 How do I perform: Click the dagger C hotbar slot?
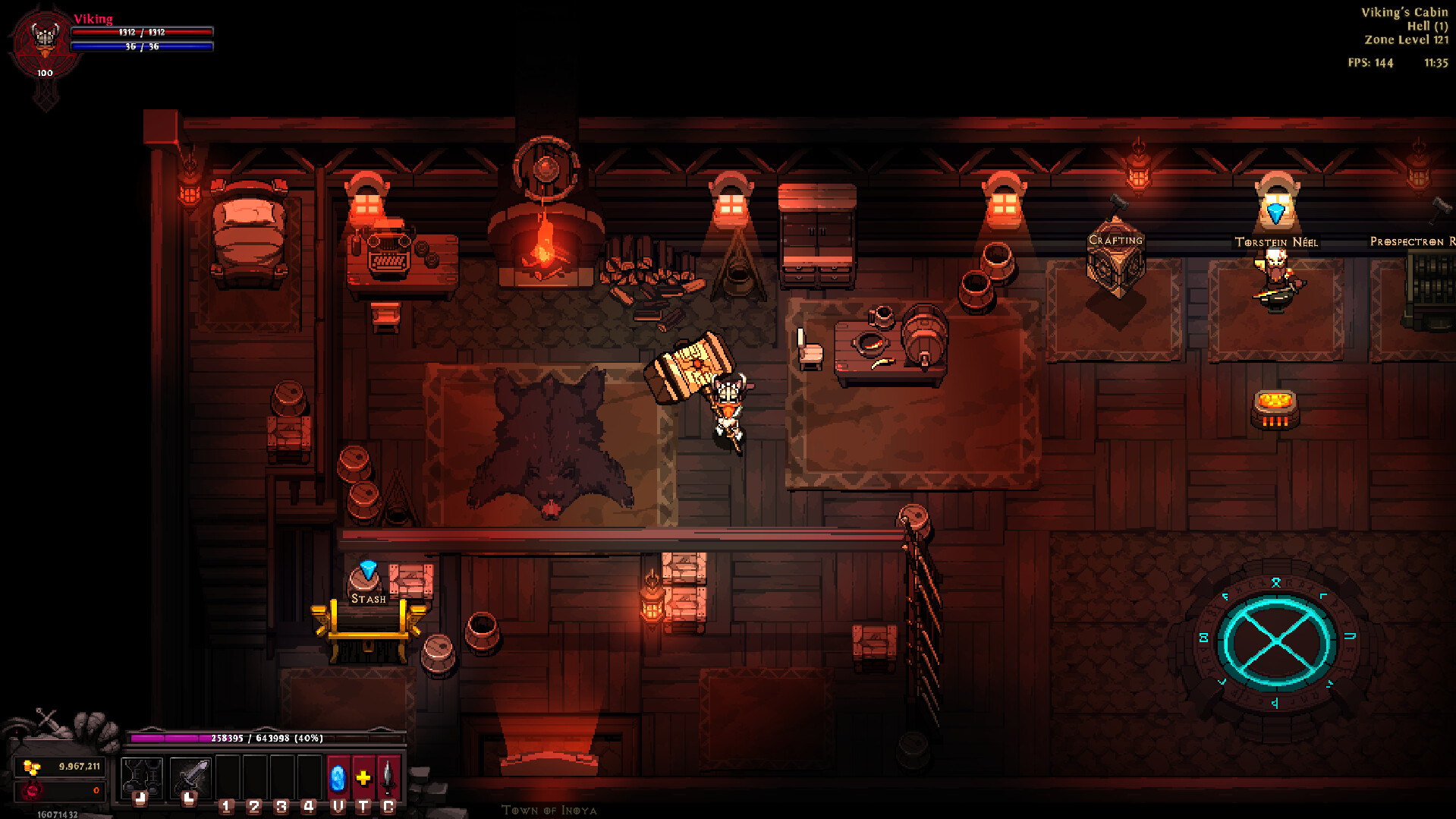388,778
